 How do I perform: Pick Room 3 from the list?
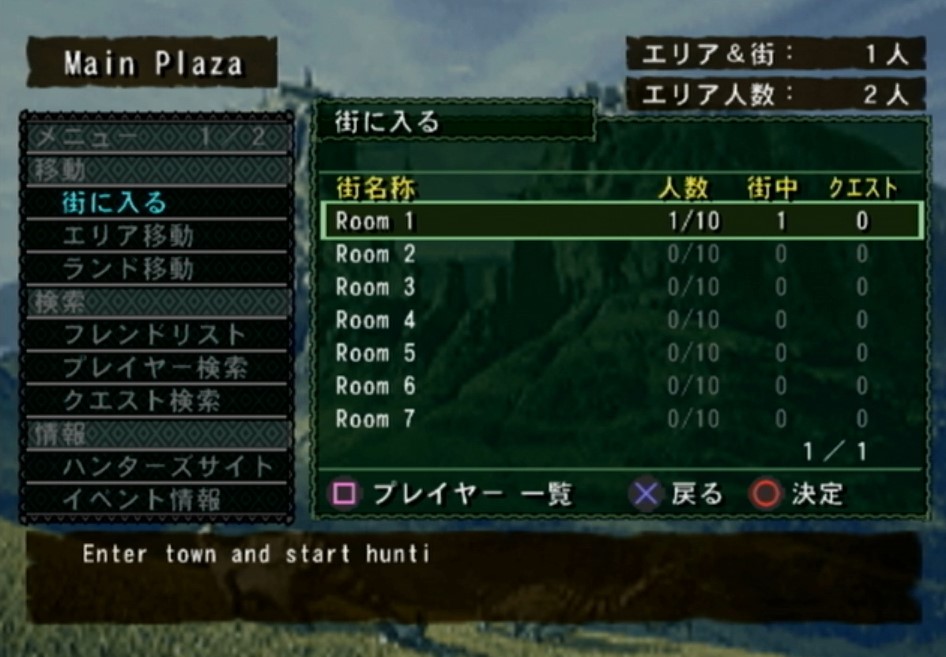tap(620, 287)
